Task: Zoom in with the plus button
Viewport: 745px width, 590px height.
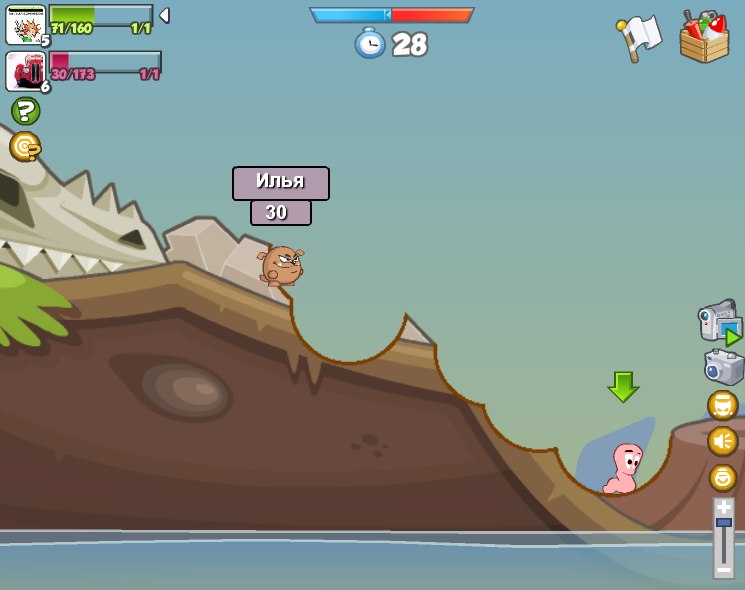Action: [724, 507]
